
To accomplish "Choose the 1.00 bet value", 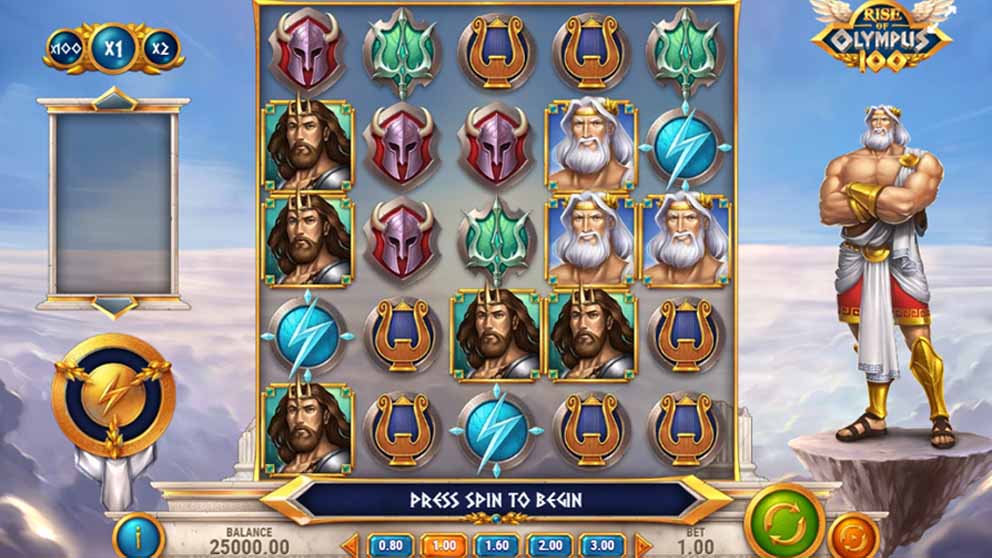I will click(443, 546).
